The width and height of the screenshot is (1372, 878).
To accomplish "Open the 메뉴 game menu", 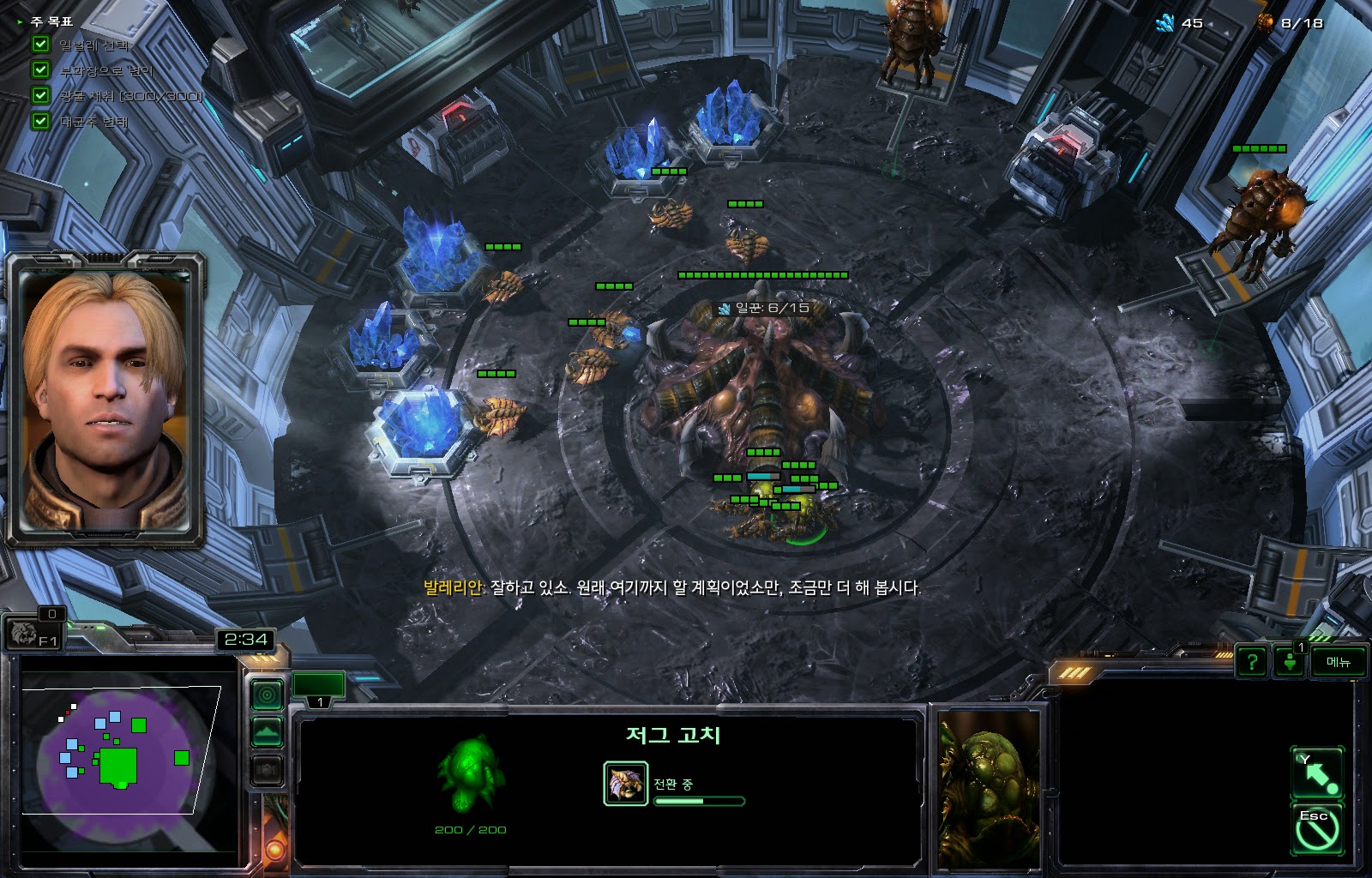I will tap(1338, 662).
